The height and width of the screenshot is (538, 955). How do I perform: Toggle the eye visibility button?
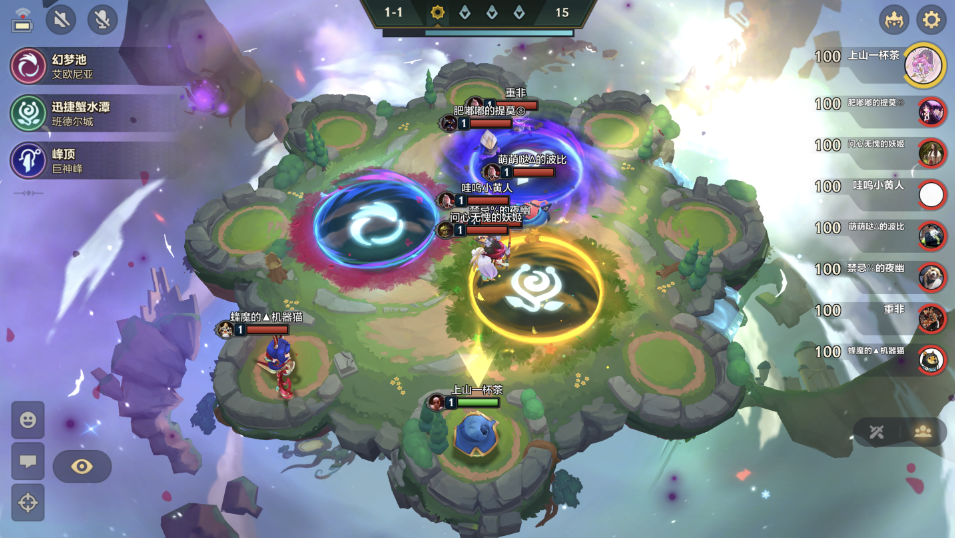point(82,466)
